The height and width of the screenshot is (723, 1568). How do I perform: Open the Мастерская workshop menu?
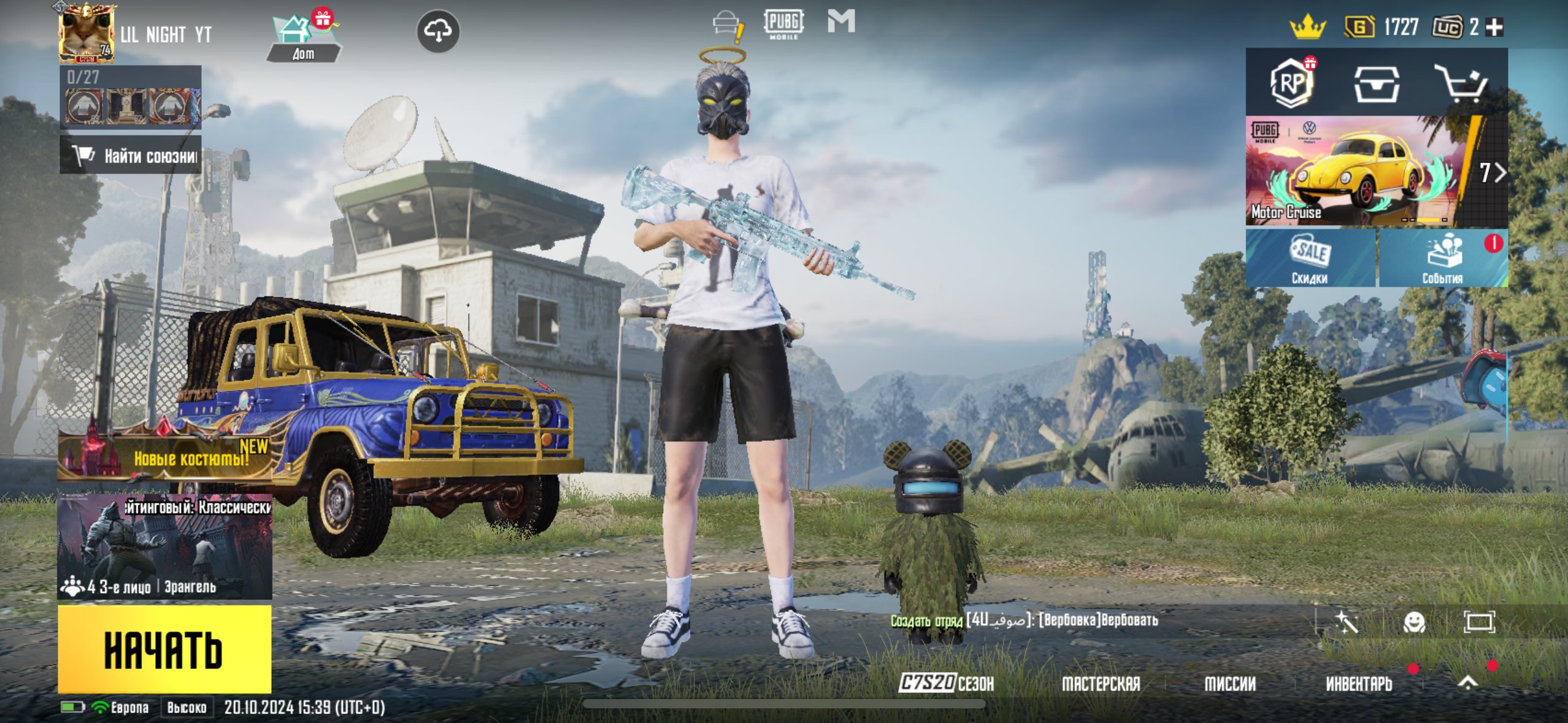coord(1101,683)
